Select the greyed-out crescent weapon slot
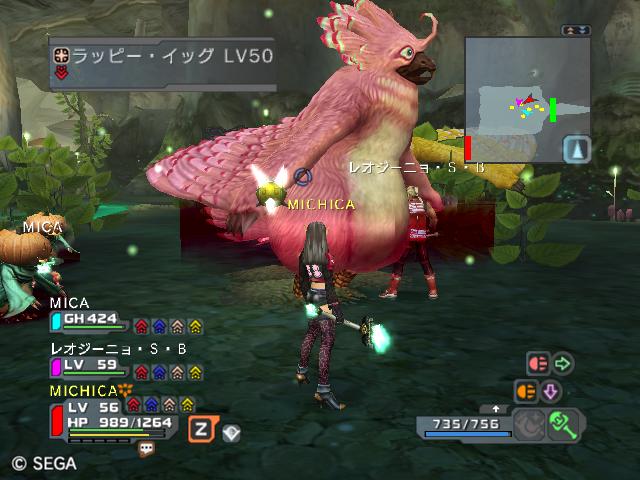This screenshot has height=480, width=640. click(x=529, y=425)
